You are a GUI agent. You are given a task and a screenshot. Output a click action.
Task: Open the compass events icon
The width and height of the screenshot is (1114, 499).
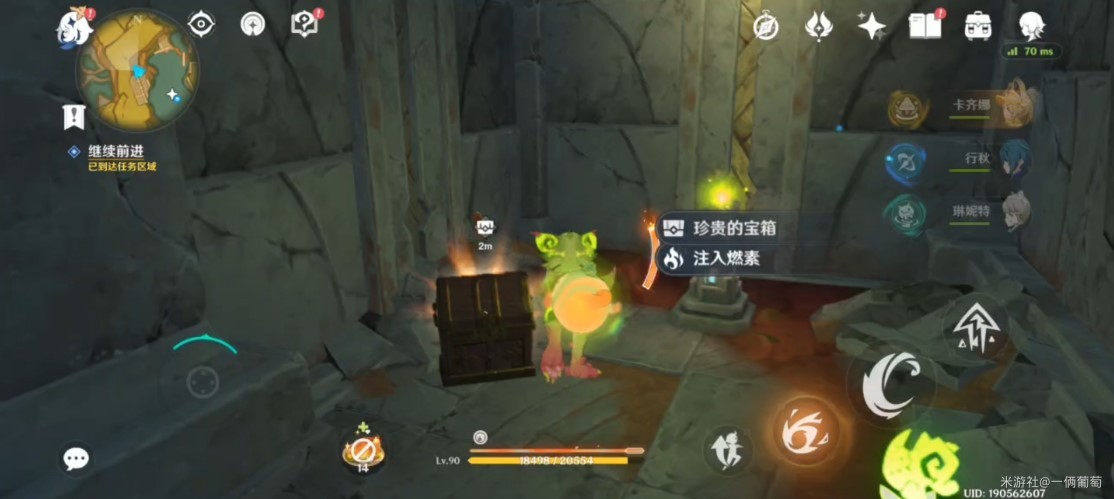766,26
